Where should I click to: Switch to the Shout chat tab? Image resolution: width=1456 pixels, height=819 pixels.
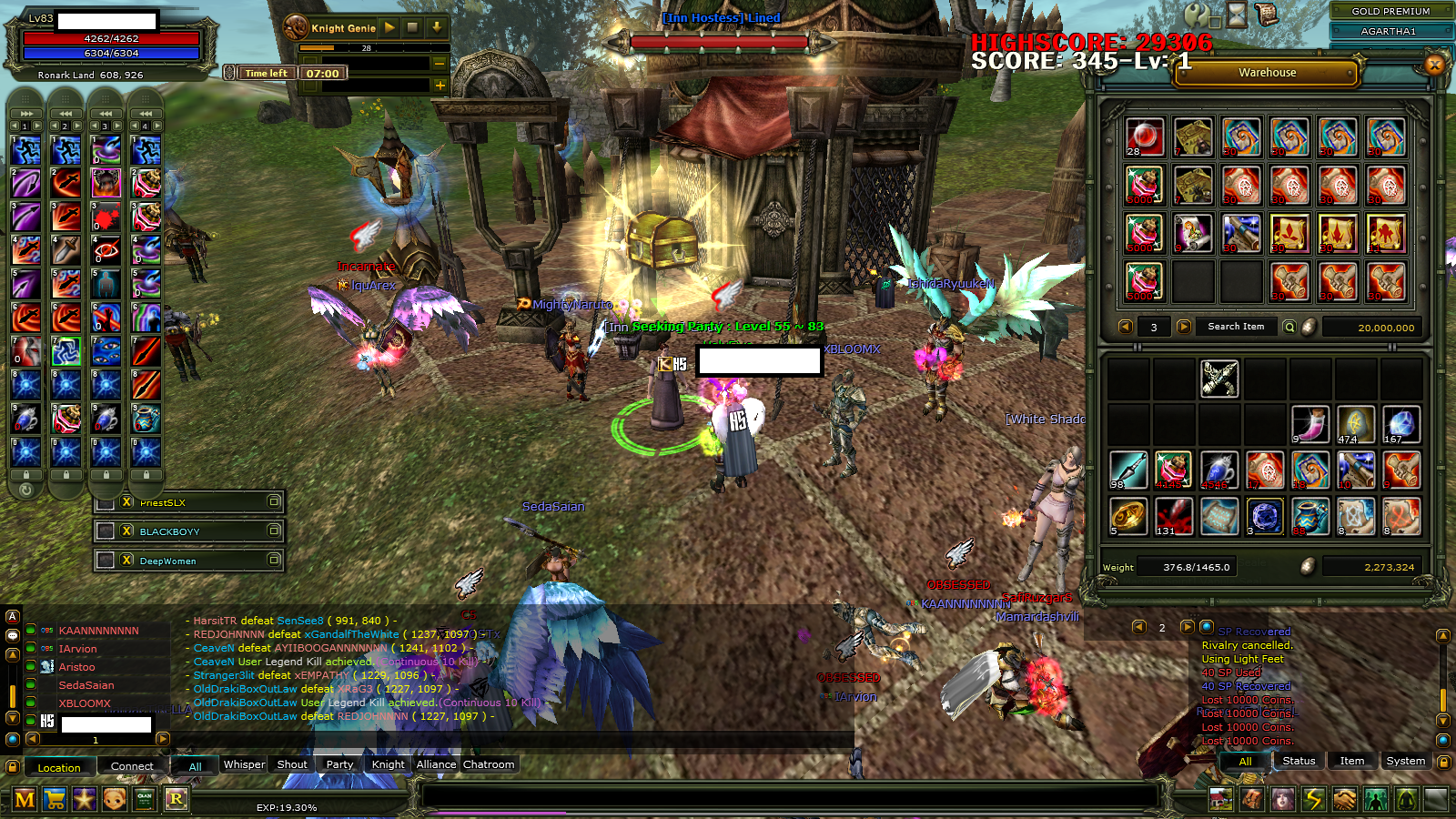tap(291, 764)
